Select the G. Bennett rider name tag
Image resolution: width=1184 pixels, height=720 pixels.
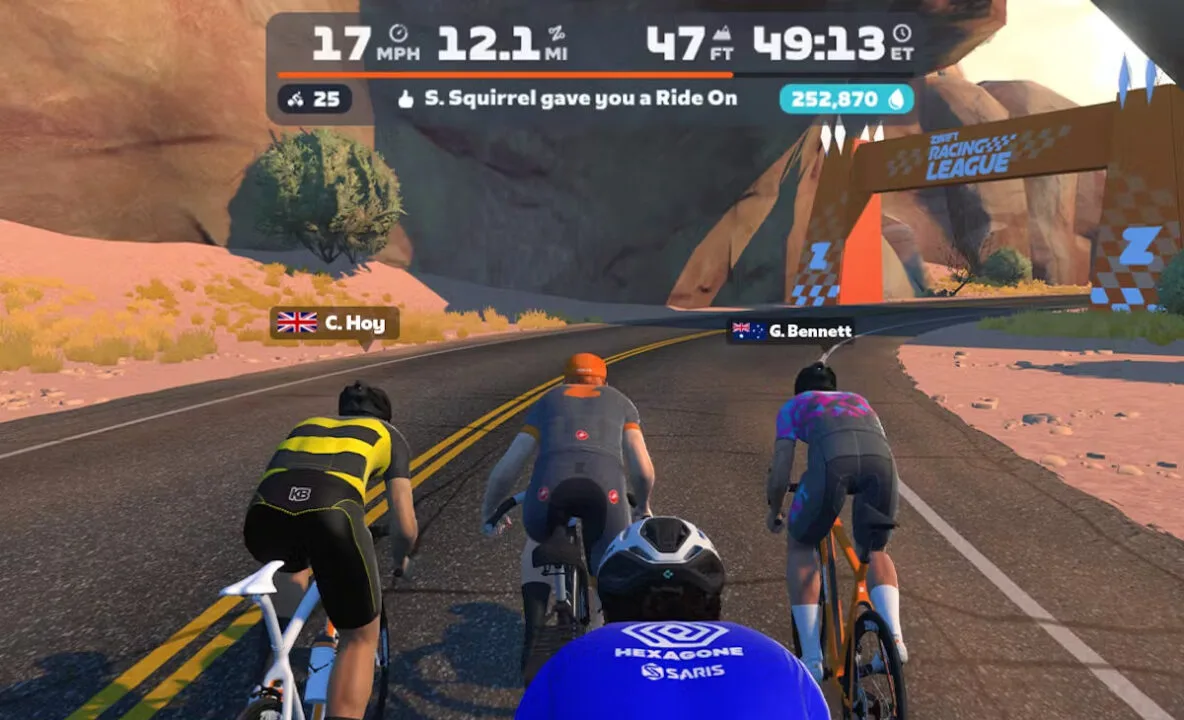coord(790,331)
